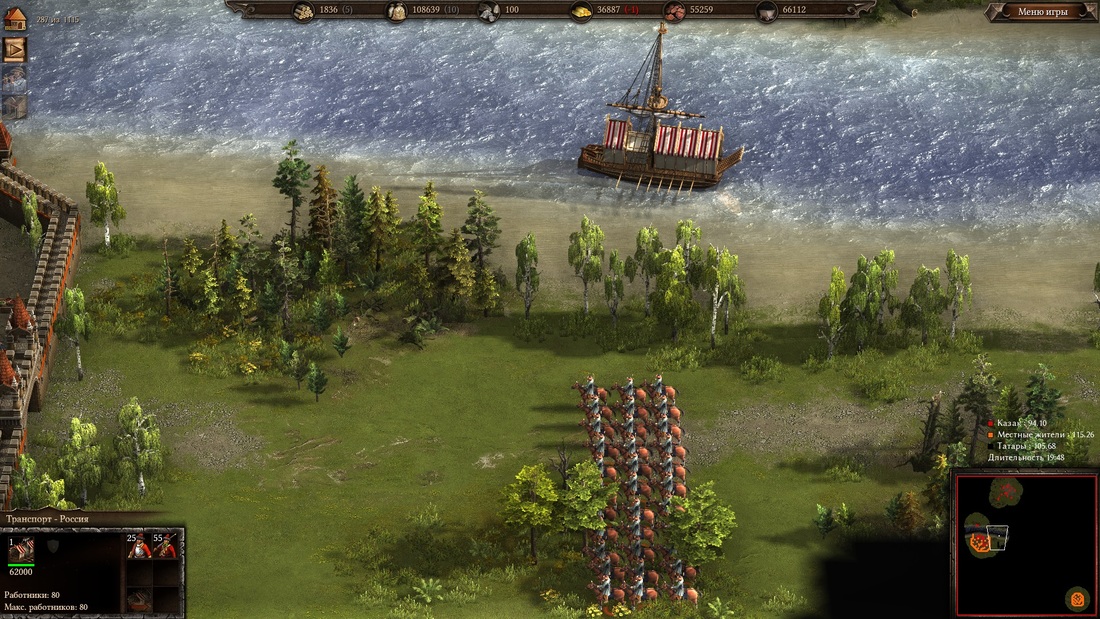Click the unload ship button with red arrow
Screen dimensions: 1100x619
pyautogui.click(x=138, y=600)
